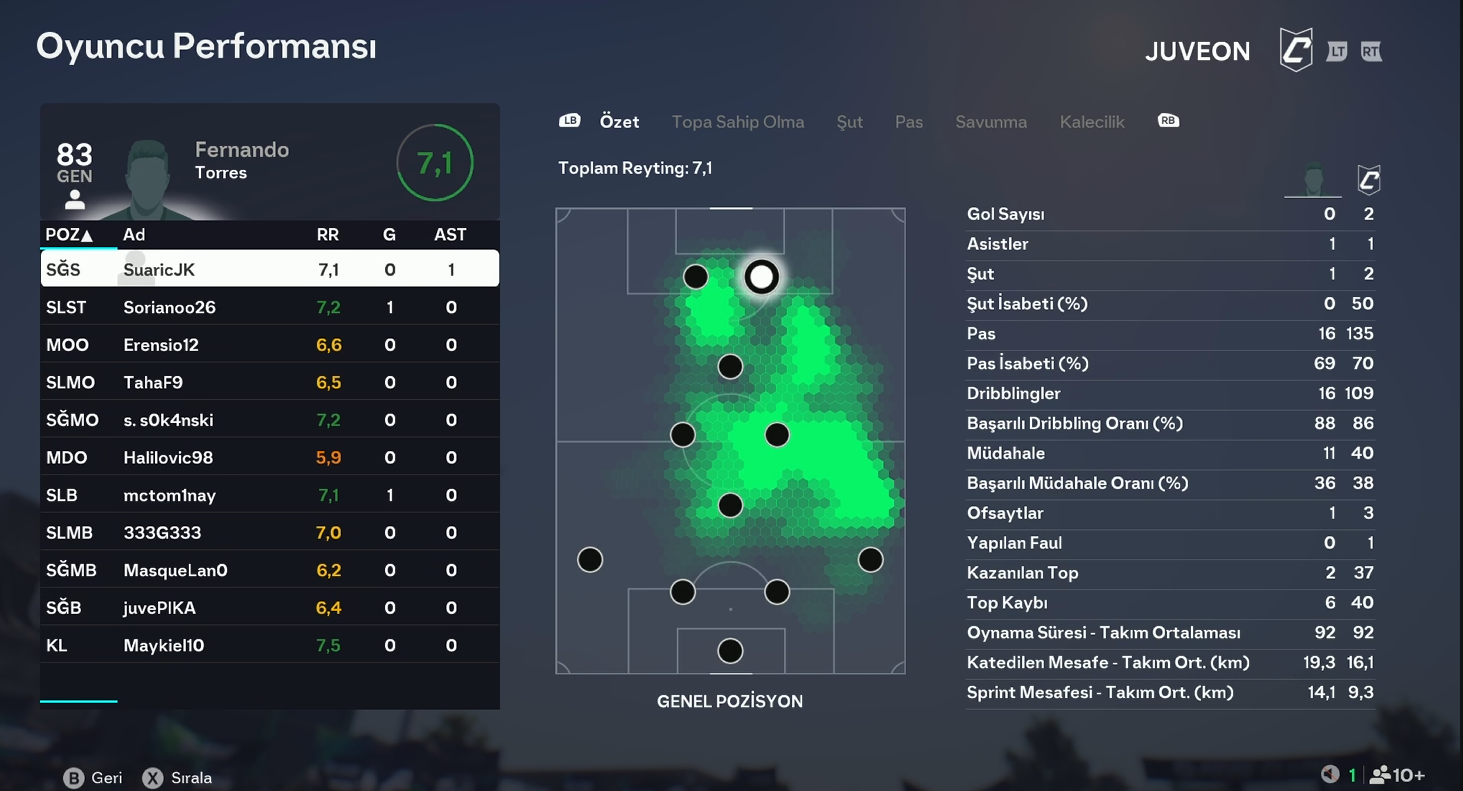The image size is (1463, 791).
Task: Click the highlighted player marker on pitch
Action: point(761,276)
